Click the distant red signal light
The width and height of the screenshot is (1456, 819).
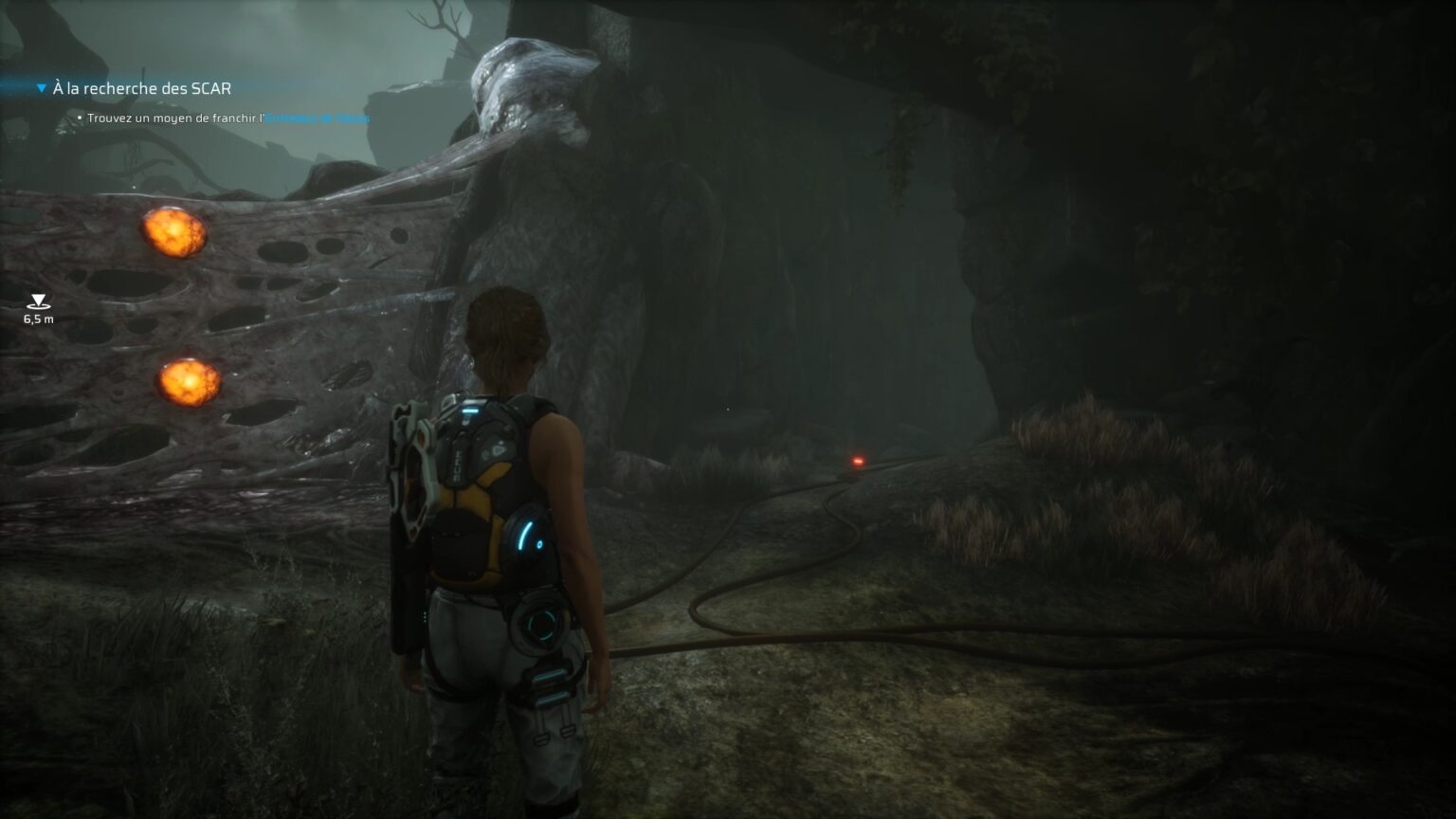click(x=856, y=461)
